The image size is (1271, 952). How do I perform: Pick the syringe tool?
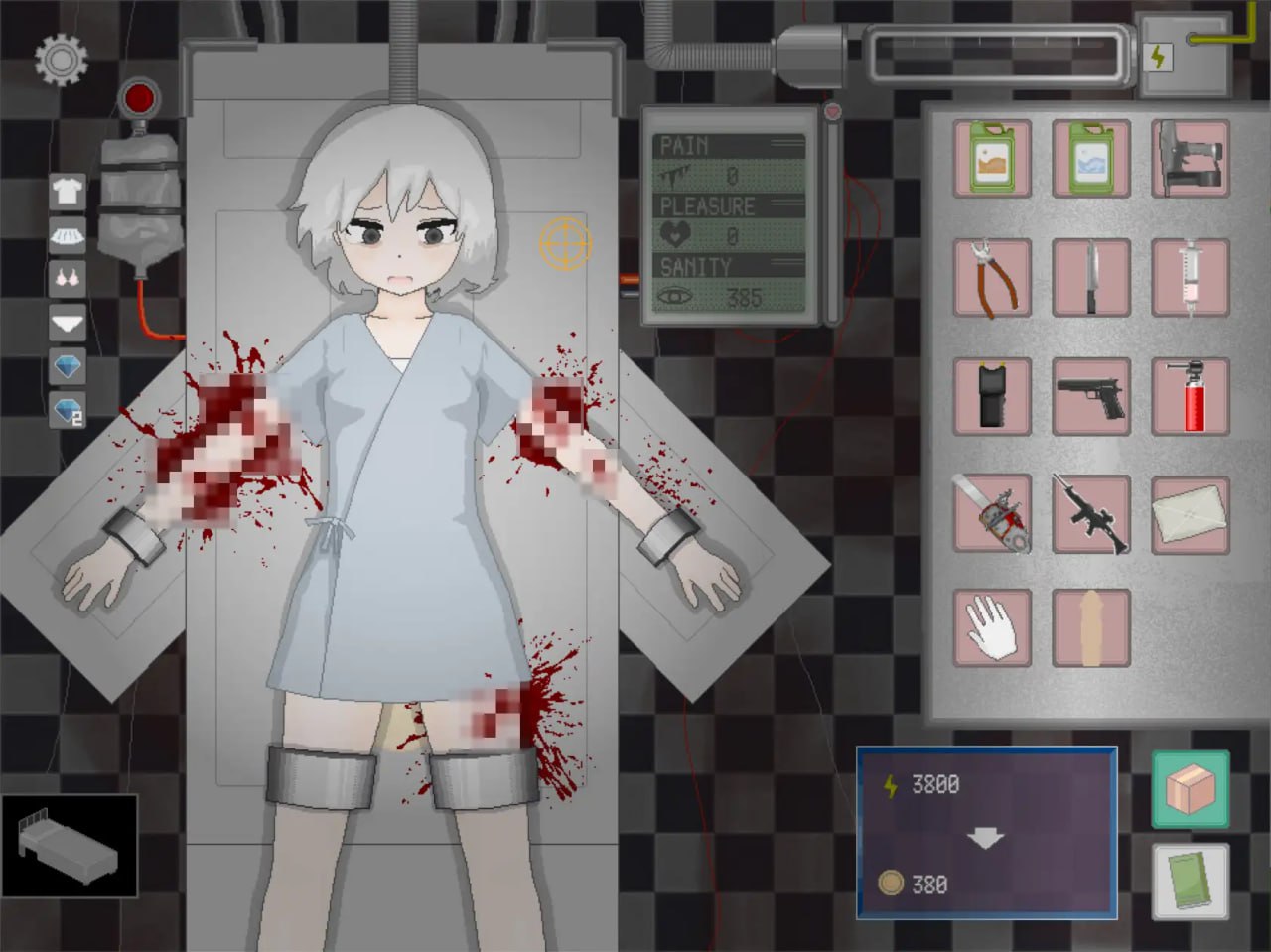point(1190,277)
